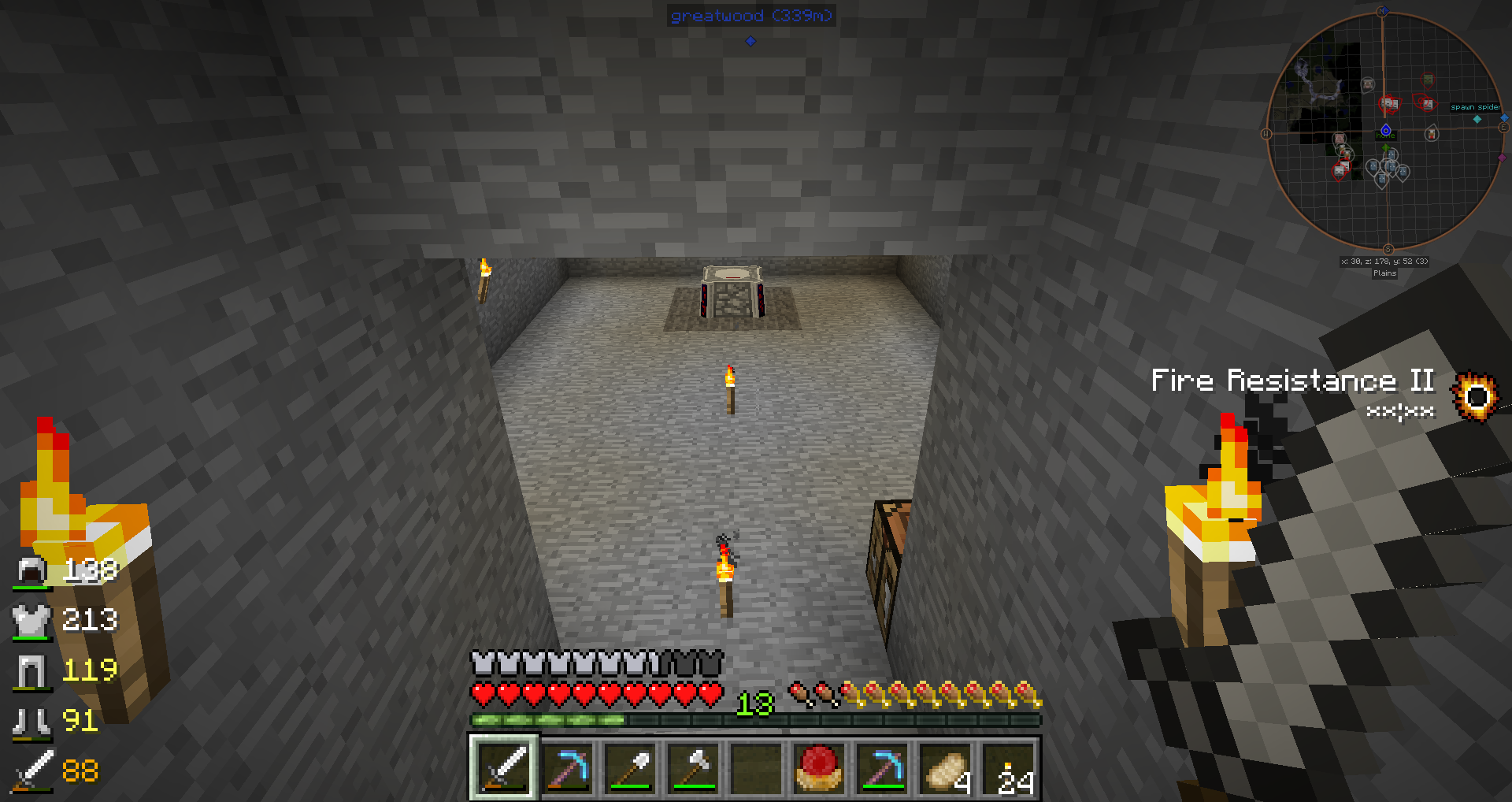Click the zombie head marker on the minimap
This screenshot has width=1512, height=802.
coord(1427,80)
